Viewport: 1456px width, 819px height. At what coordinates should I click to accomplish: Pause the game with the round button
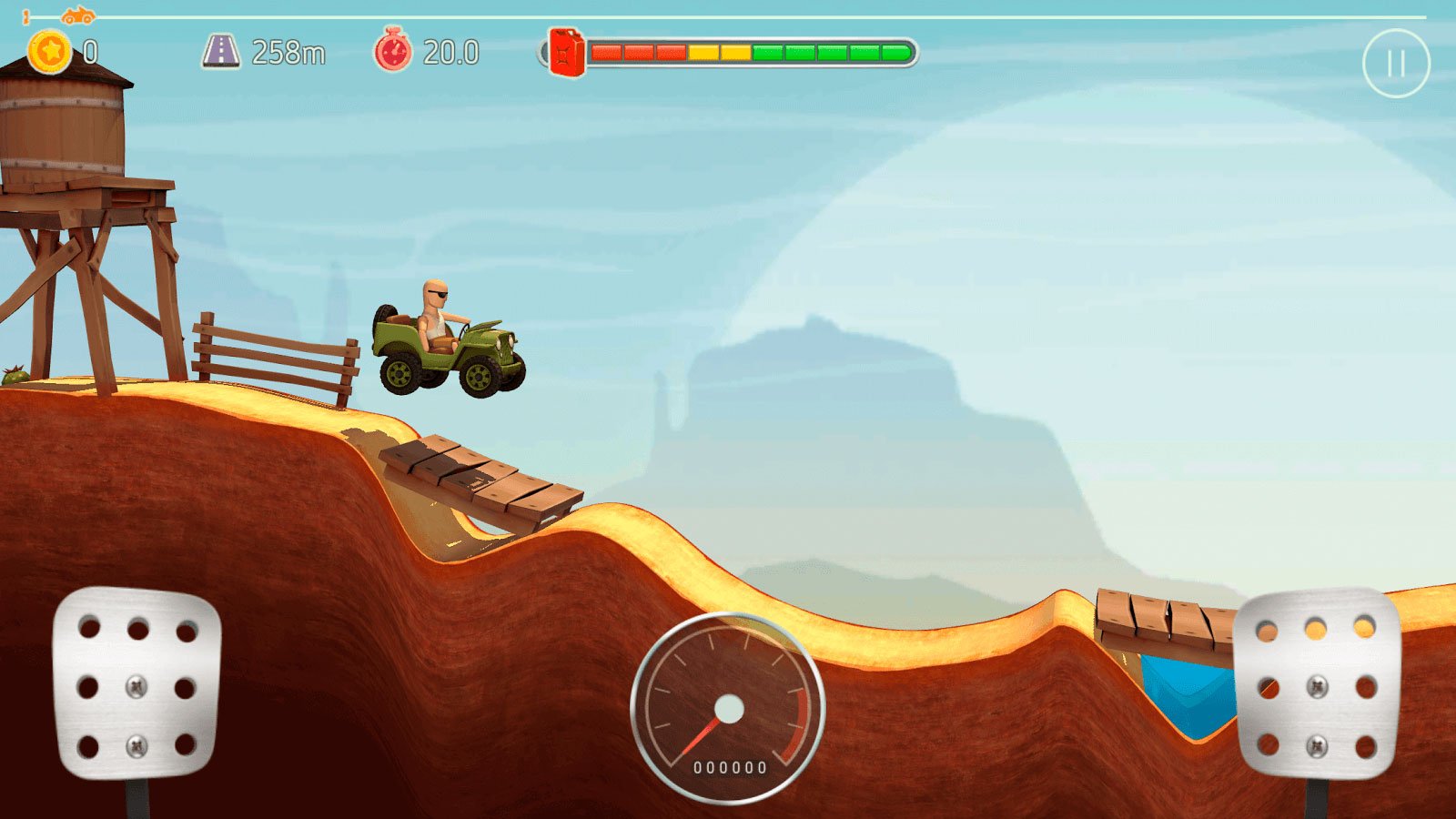1396,64
